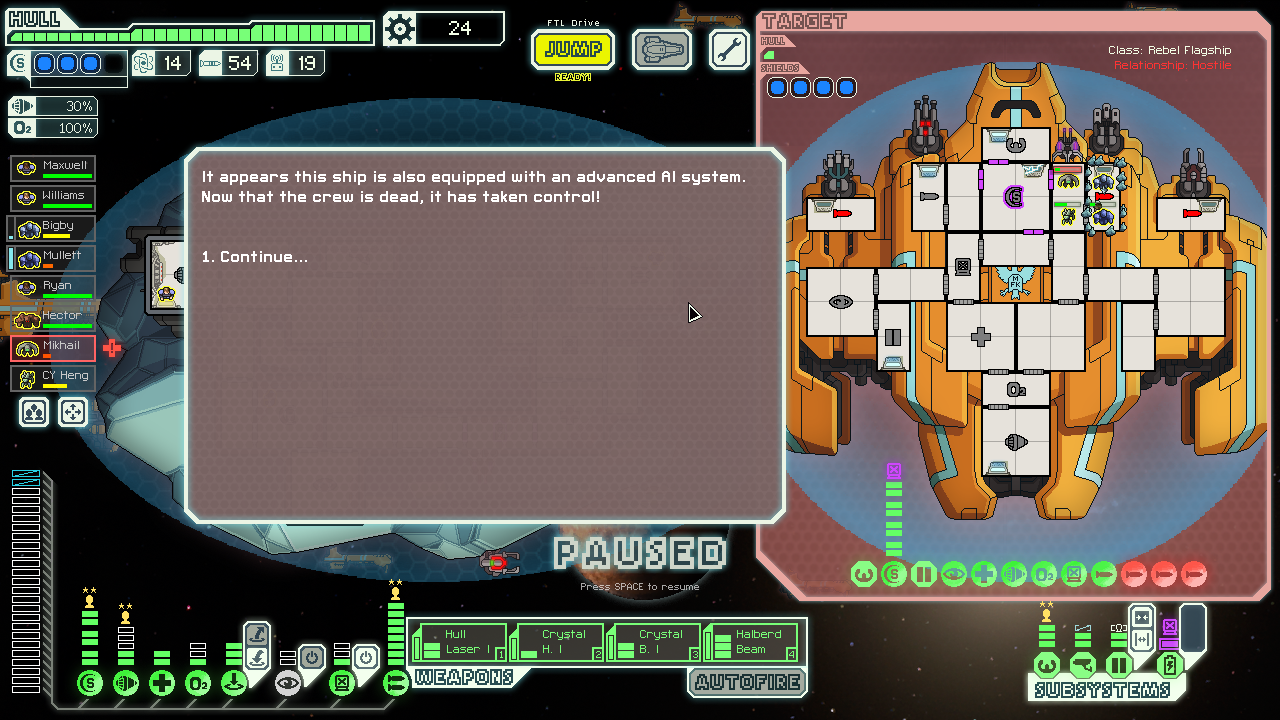Click the shields system power icon

click(90, 683)
